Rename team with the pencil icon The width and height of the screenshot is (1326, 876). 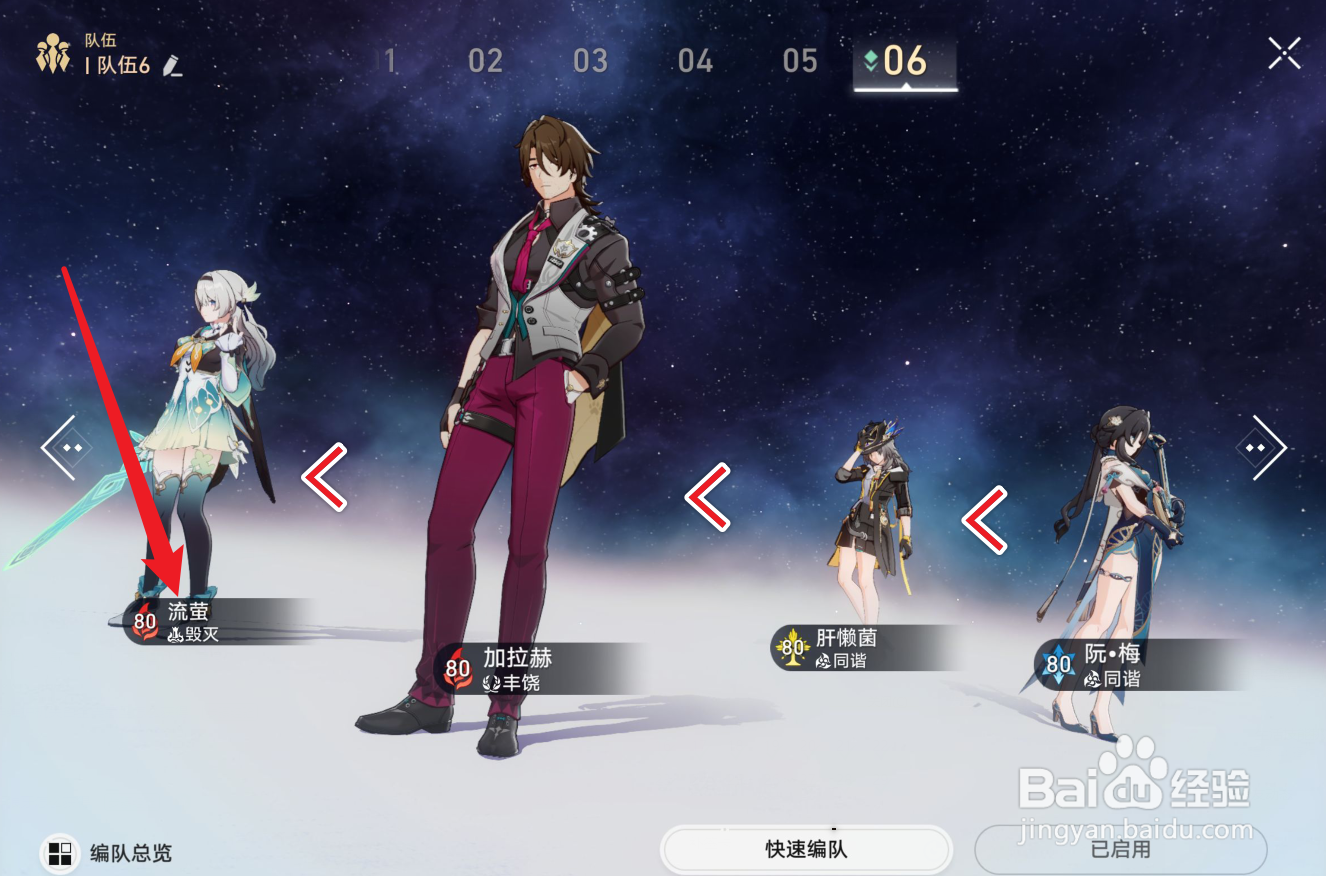tap(172, 67)
